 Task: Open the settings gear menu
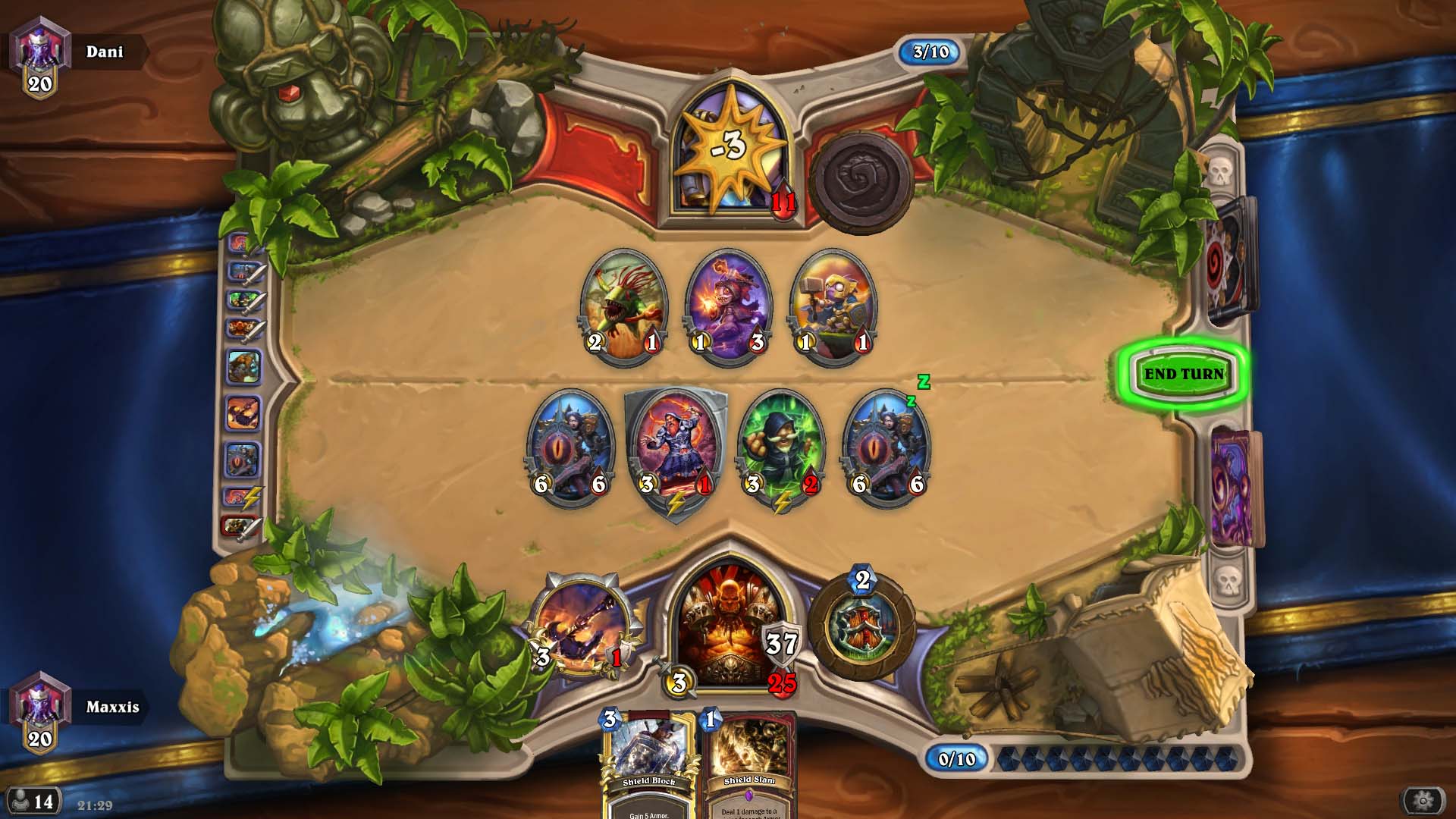tap(1422, 800)
